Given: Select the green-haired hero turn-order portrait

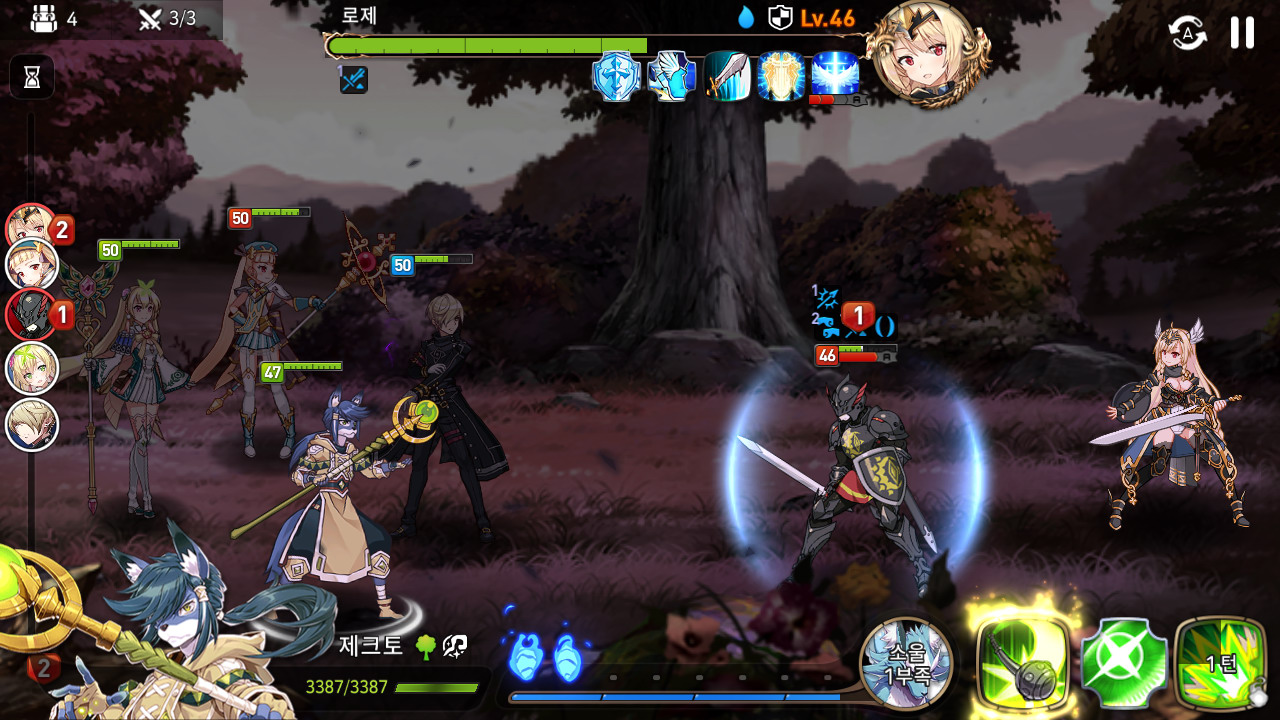Looking at the screenshot, I should [x=32, y=369].
